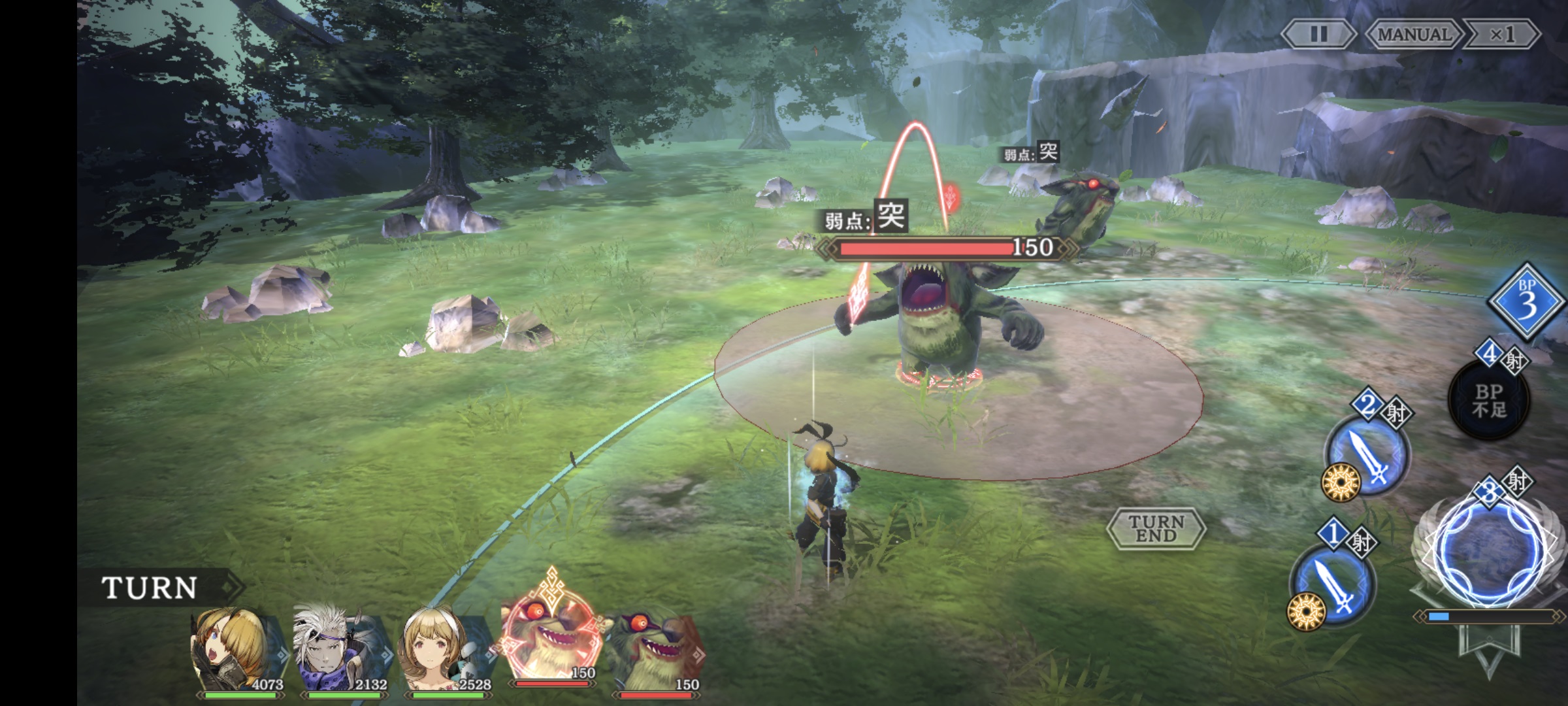Target the last goblin in turn order
The height and width of the screenshot is (706, 1568).
655,650
